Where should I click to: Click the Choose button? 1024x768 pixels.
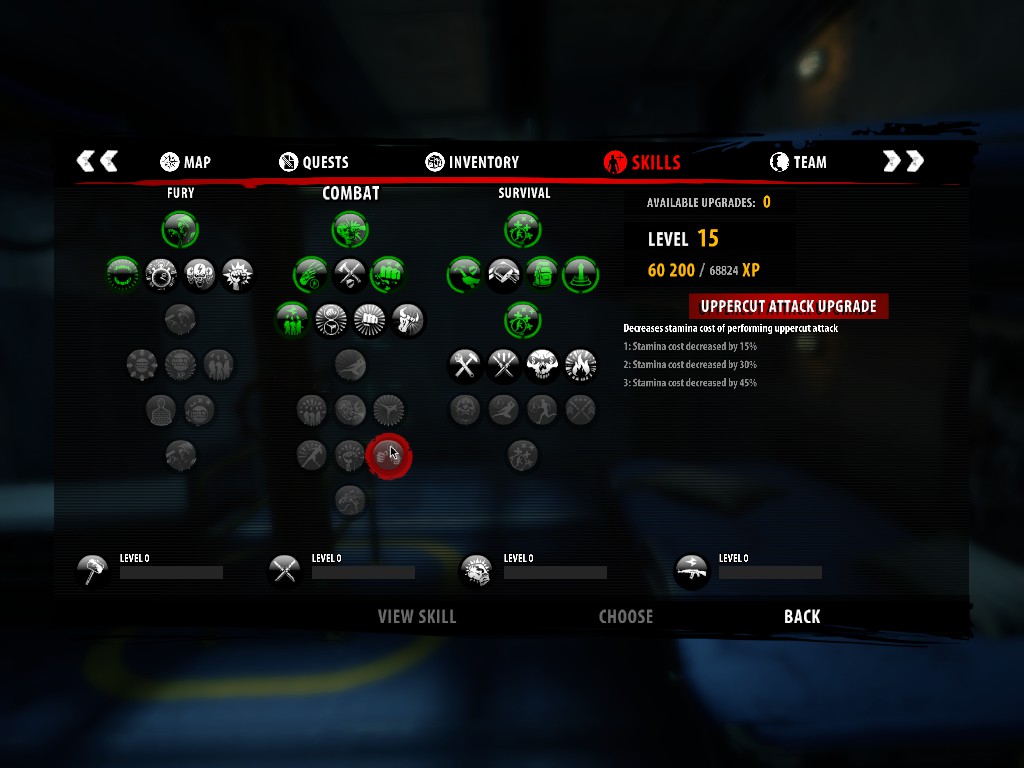point(626,617)
